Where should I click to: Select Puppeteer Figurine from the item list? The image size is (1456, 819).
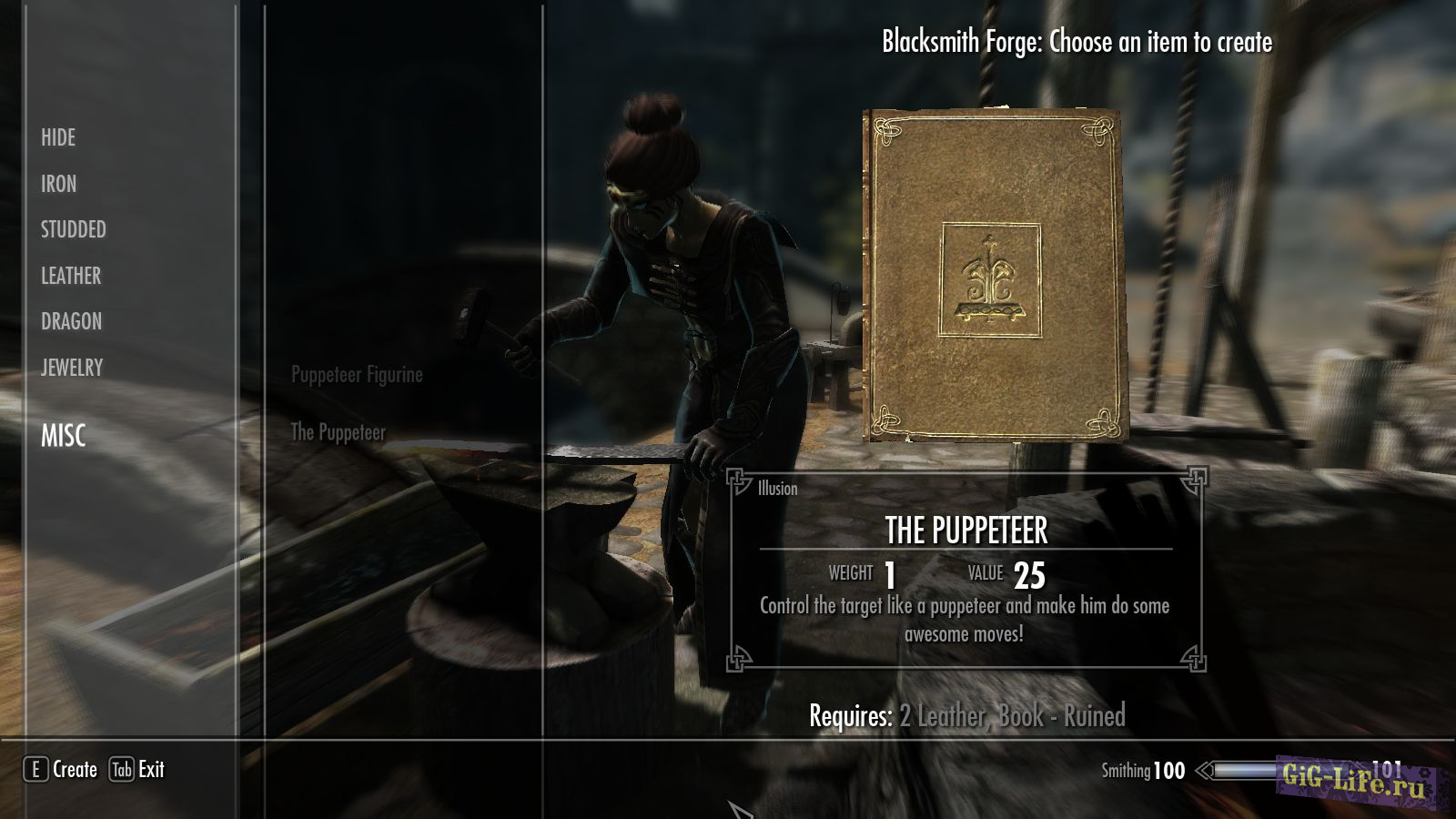[357, 375]
